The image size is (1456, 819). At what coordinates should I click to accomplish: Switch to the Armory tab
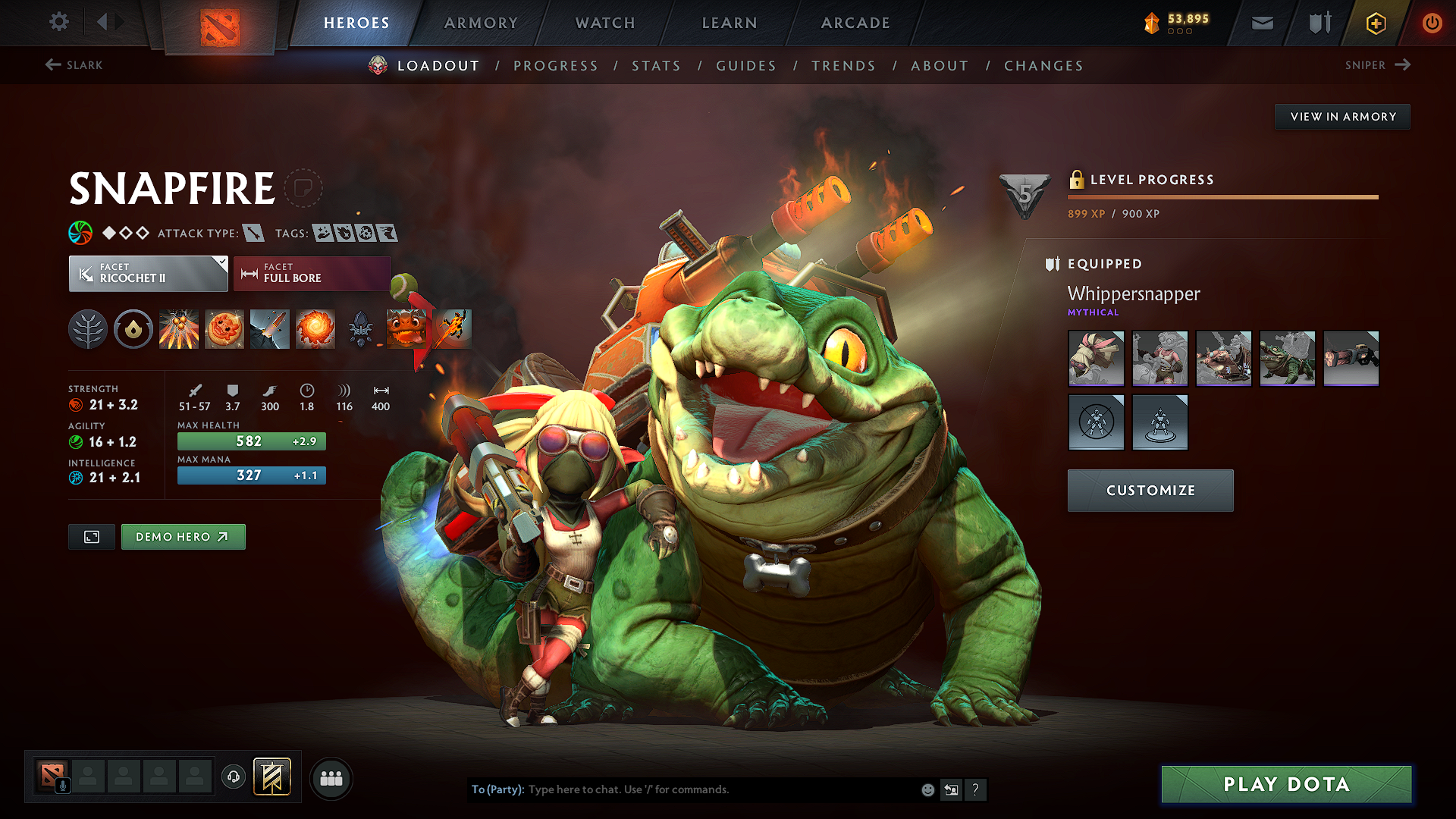pos(481,23)
